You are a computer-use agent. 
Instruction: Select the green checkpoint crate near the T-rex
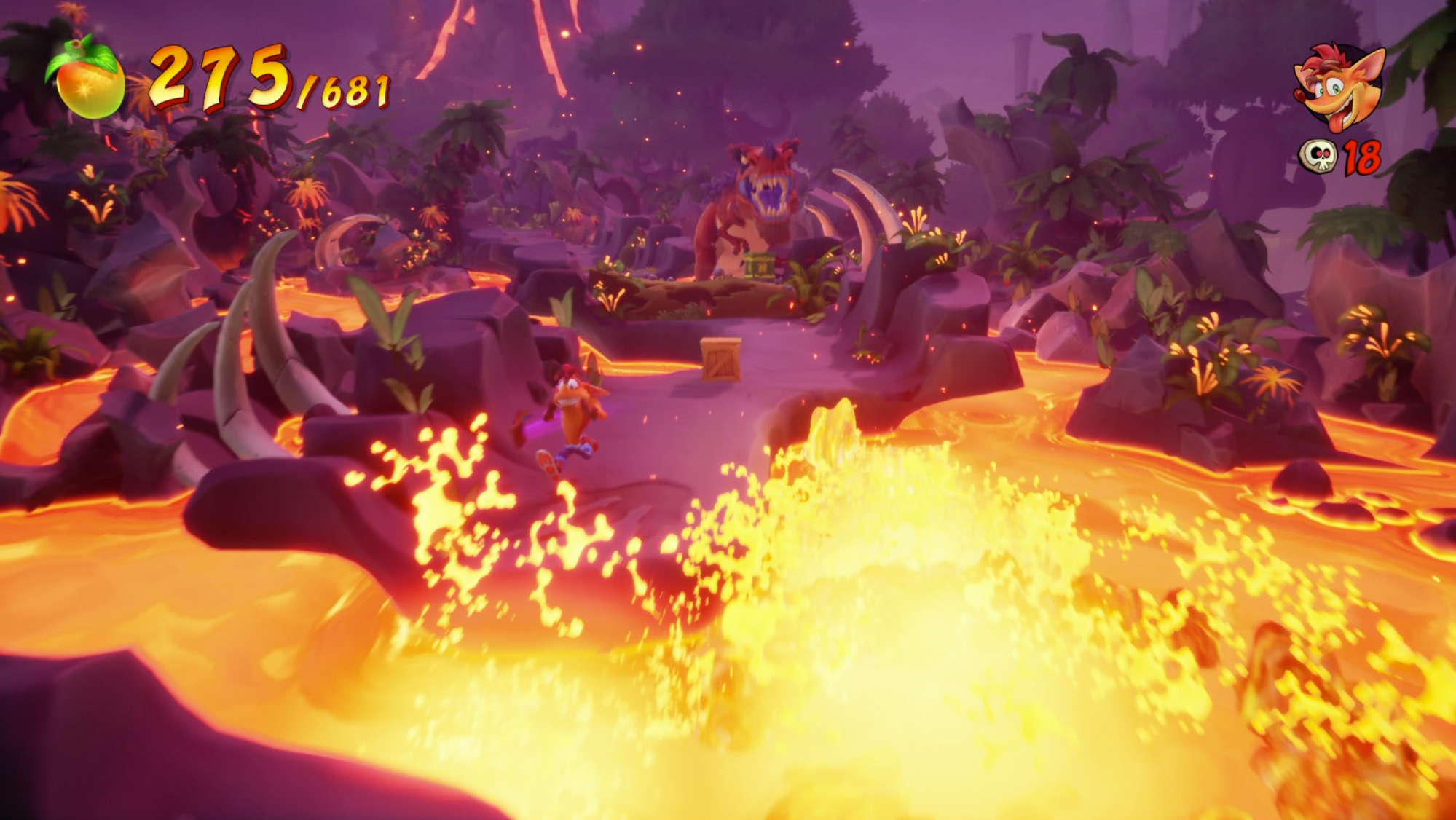[759, 266]
